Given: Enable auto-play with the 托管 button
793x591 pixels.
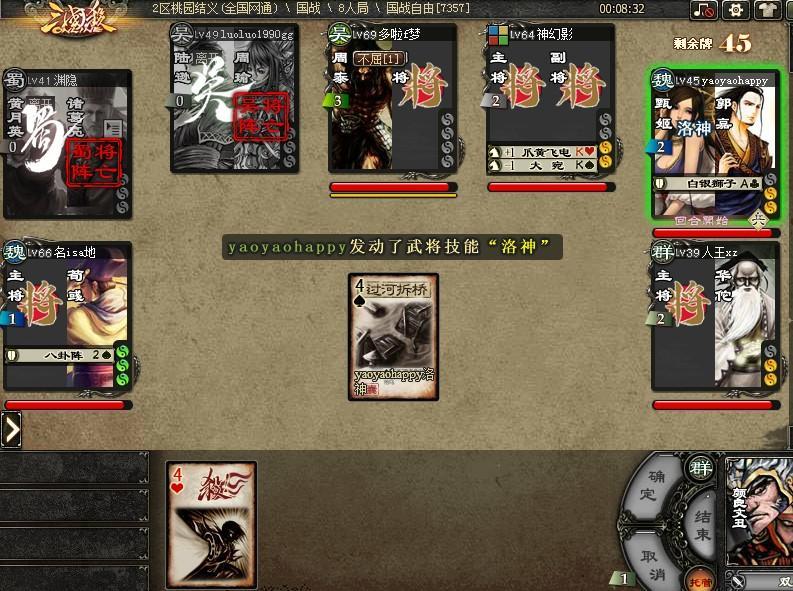Looking at the screenshot, I should (701, 579).
